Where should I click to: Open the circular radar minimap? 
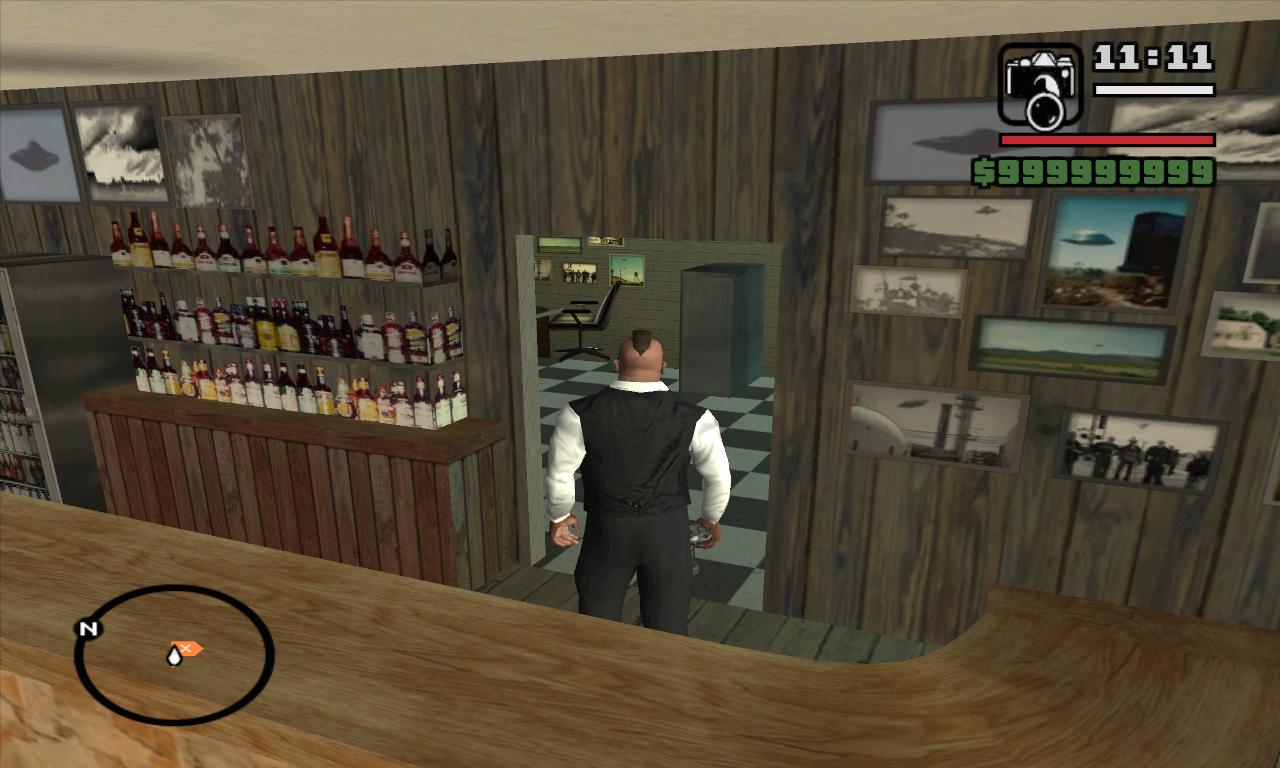174,655
